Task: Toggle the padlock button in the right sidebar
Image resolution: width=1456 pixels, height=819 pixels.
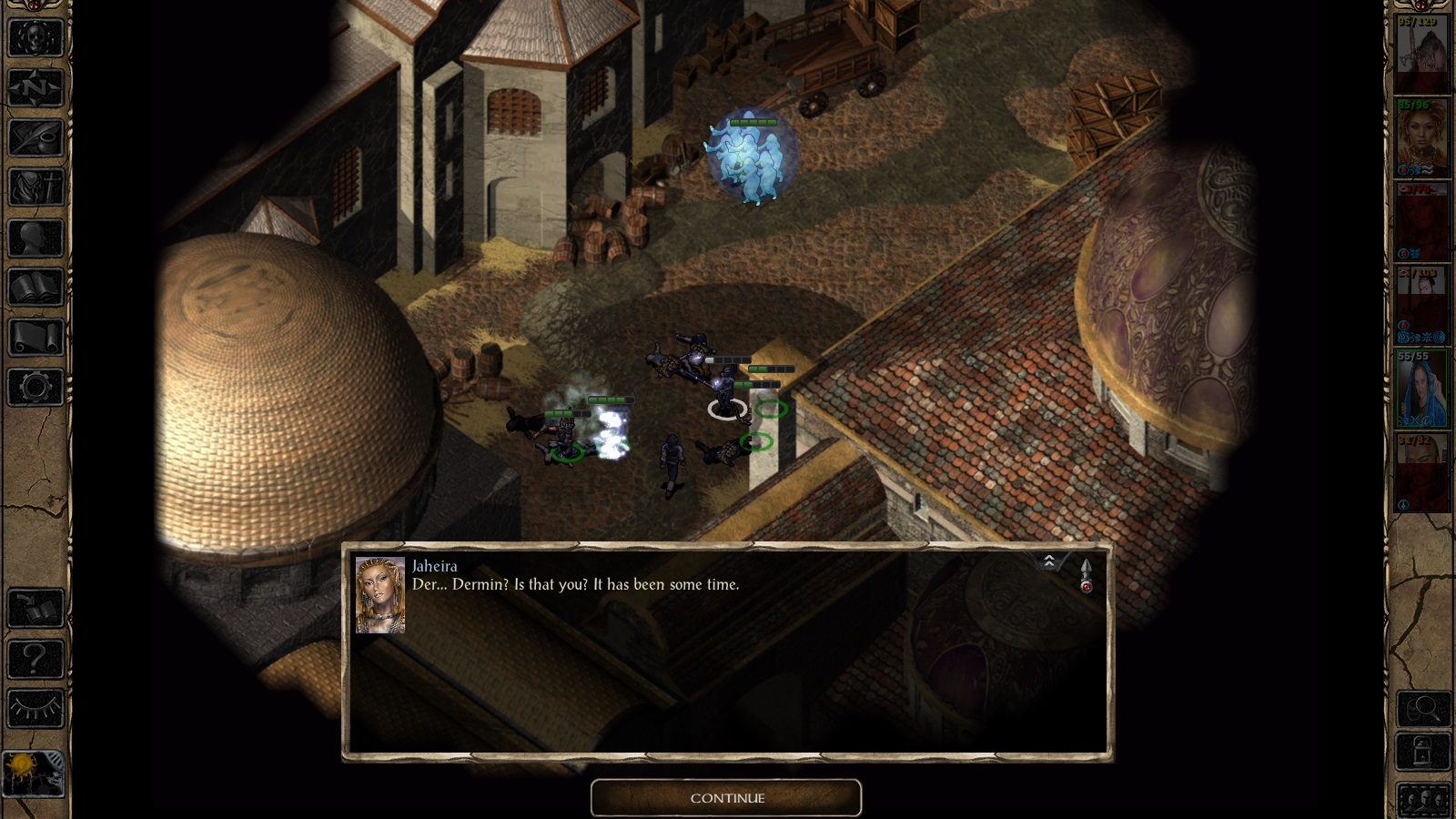Action: (x=1424, y=753)
